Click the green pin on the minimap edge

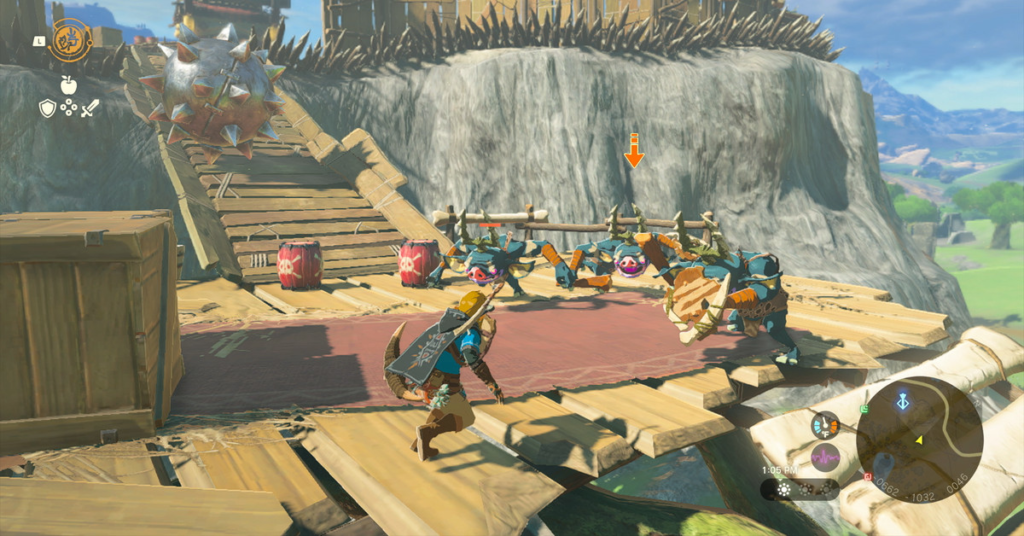click(x=863, y=409)
